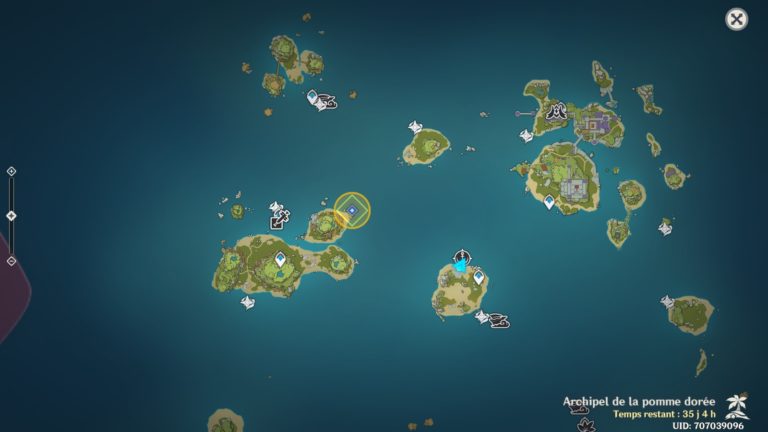Select the teleport waypoint below the ruined eastern island

[x=549, y=202]
